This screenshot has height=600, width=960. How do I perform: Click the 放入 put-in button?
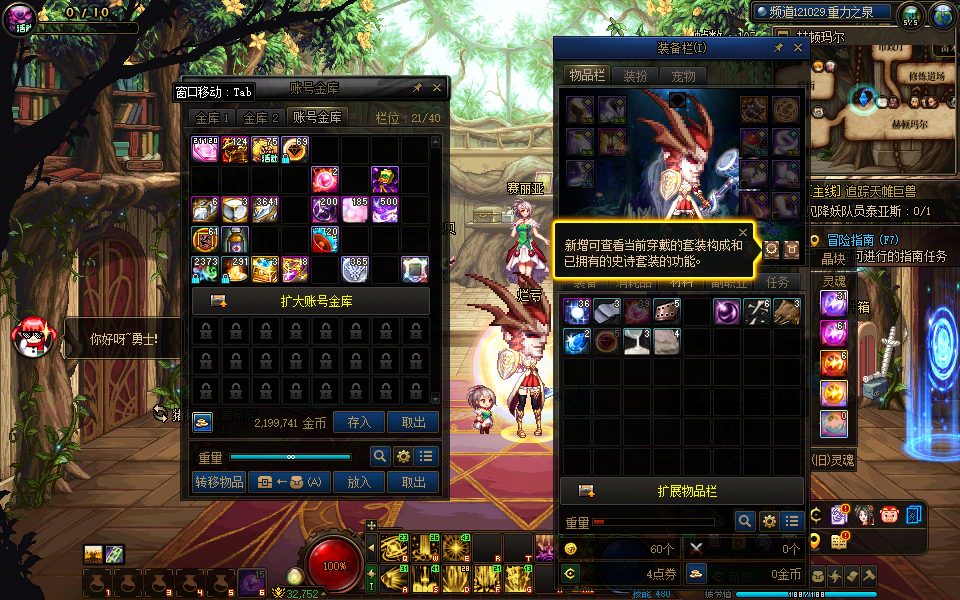tap(358, 482)
